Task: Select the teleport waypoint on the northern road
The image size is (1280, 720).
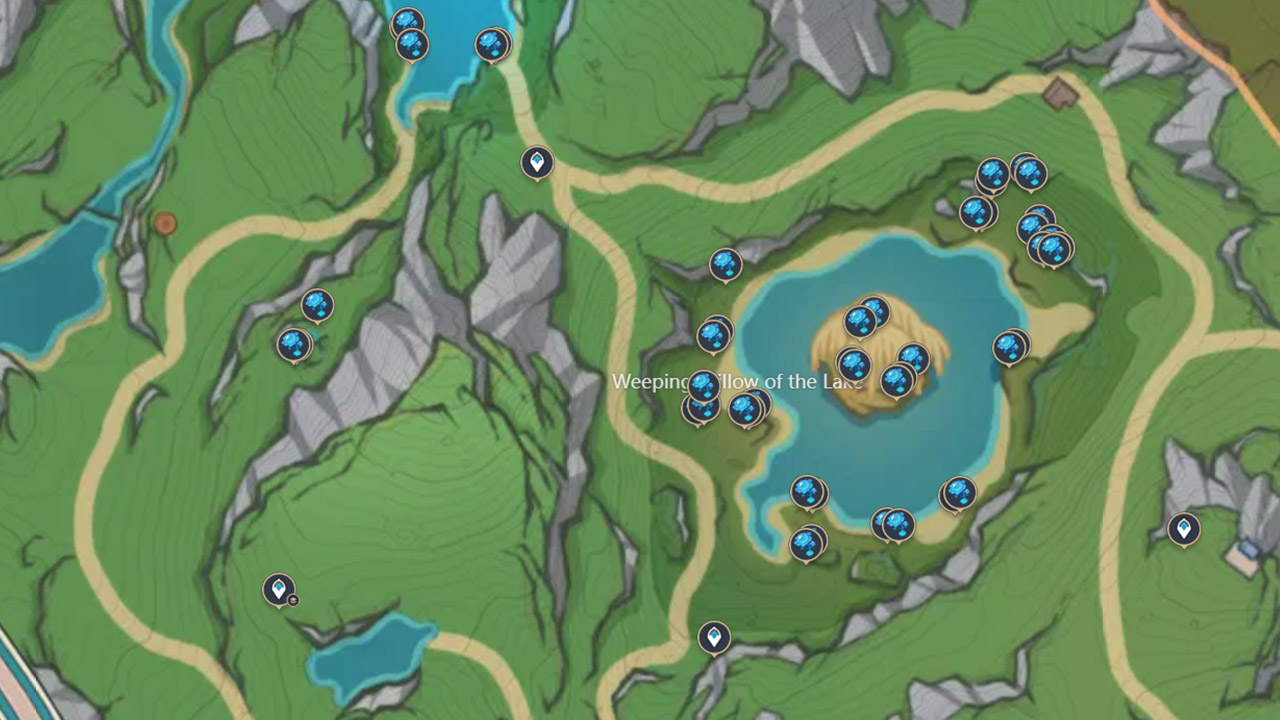Action: (x=537, y=162)
